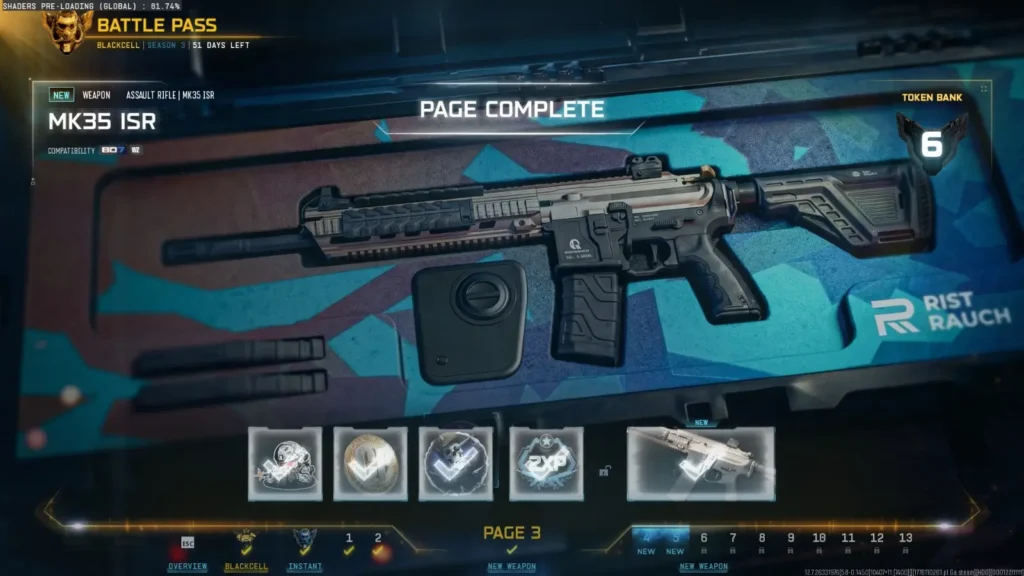Screen dimensions: 1024x576
Task: Go to battle pass page 2
Action: [378, 543]
